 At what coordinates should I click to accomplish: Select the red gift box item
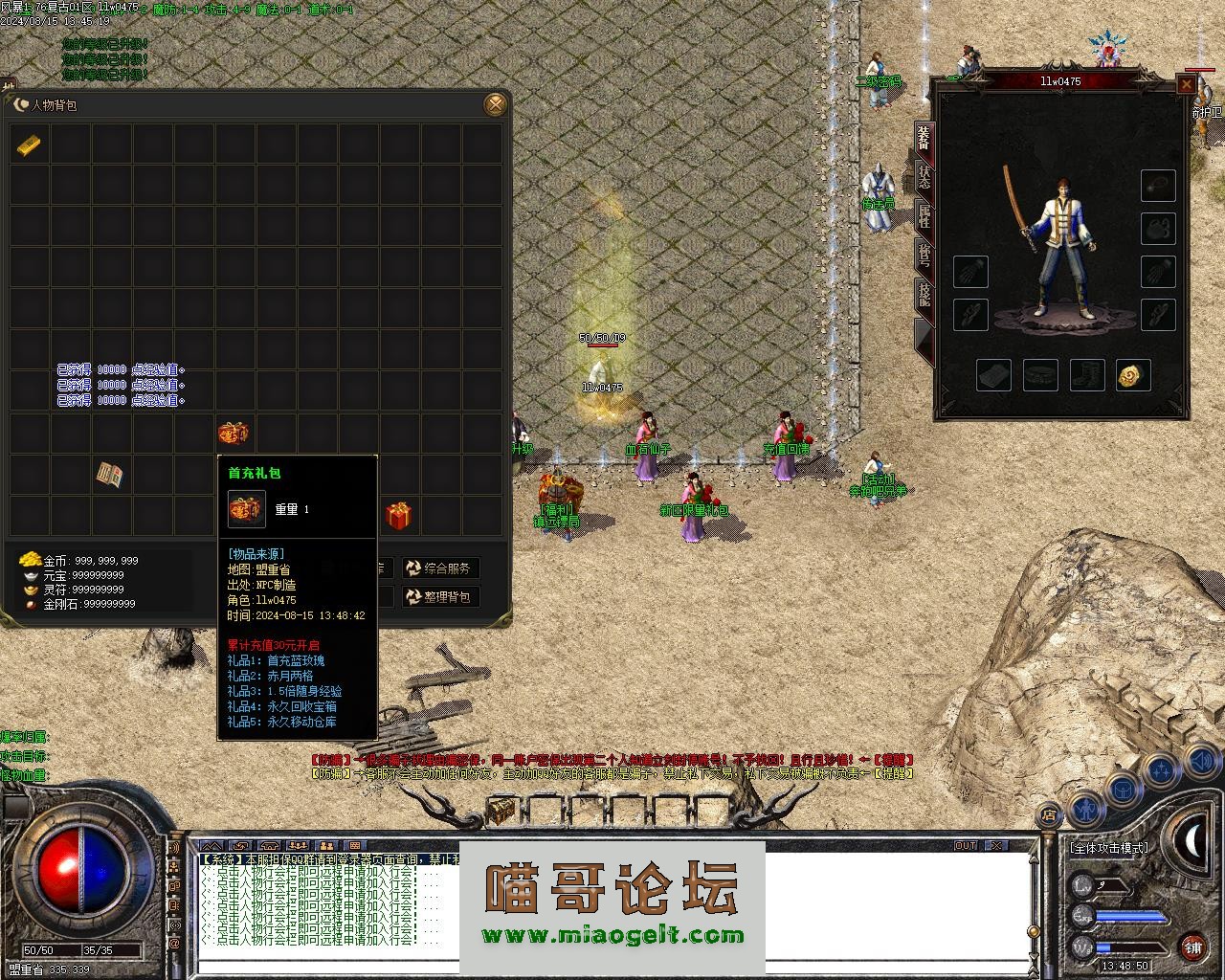[x=398, y=516]
